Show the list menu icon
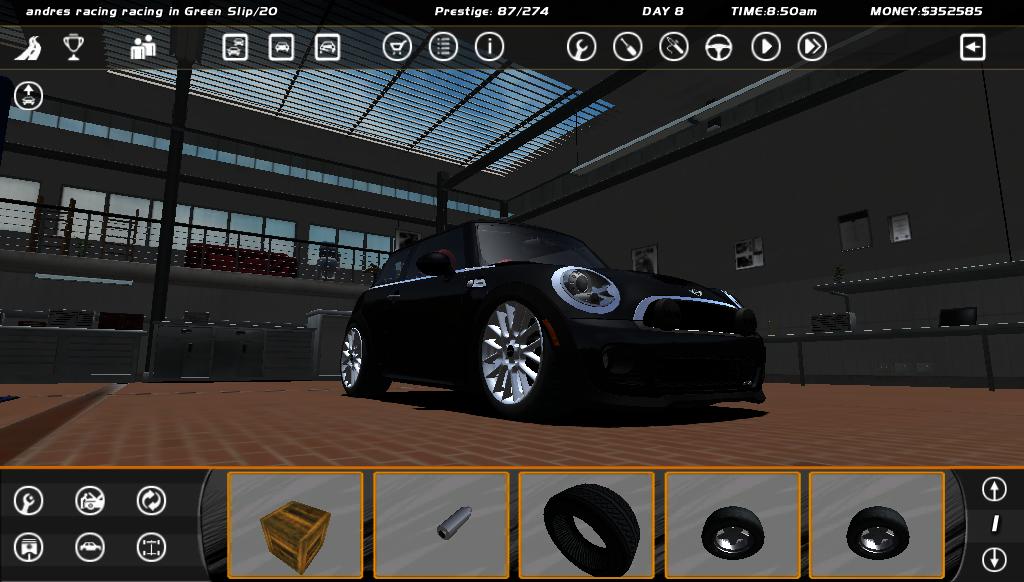 point(443,47)
